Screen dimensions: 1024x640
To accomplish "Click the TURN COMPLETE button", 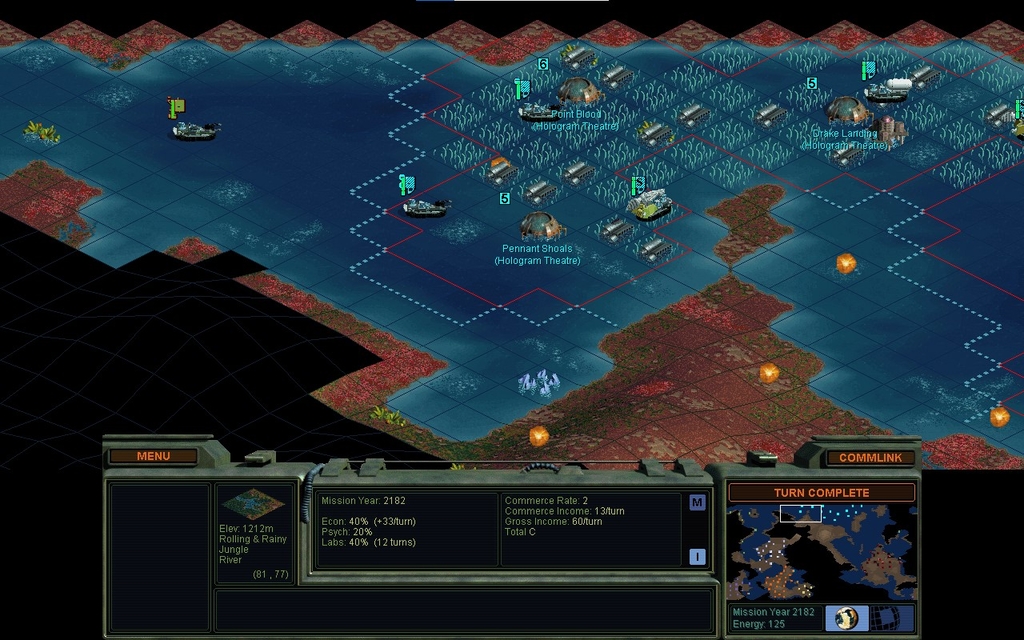I will (x=821, y=492).
